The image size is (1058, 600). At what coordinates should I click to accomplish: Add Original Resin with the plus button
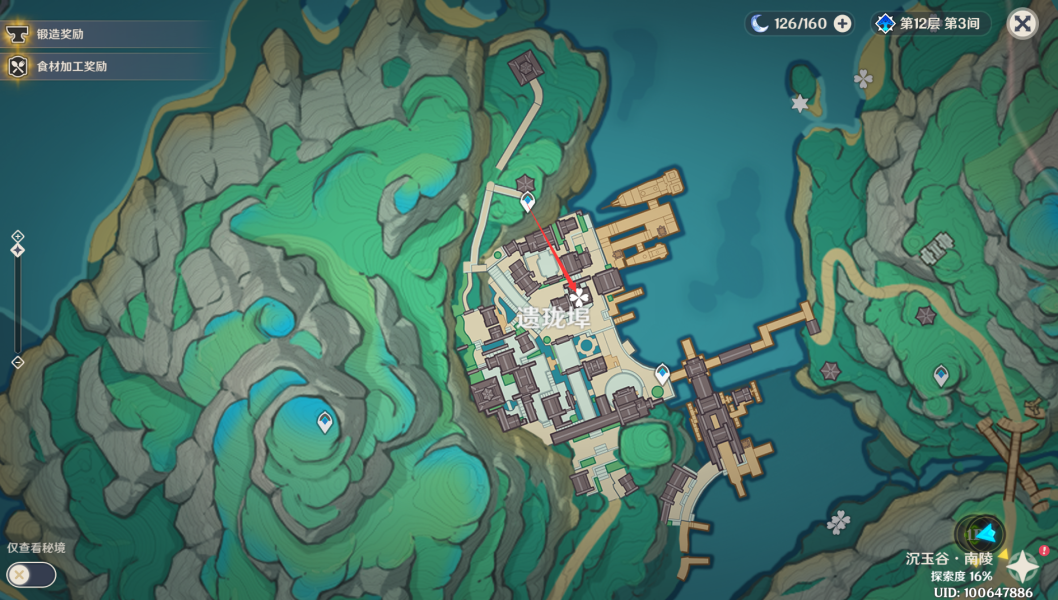[x=843, y=24]
